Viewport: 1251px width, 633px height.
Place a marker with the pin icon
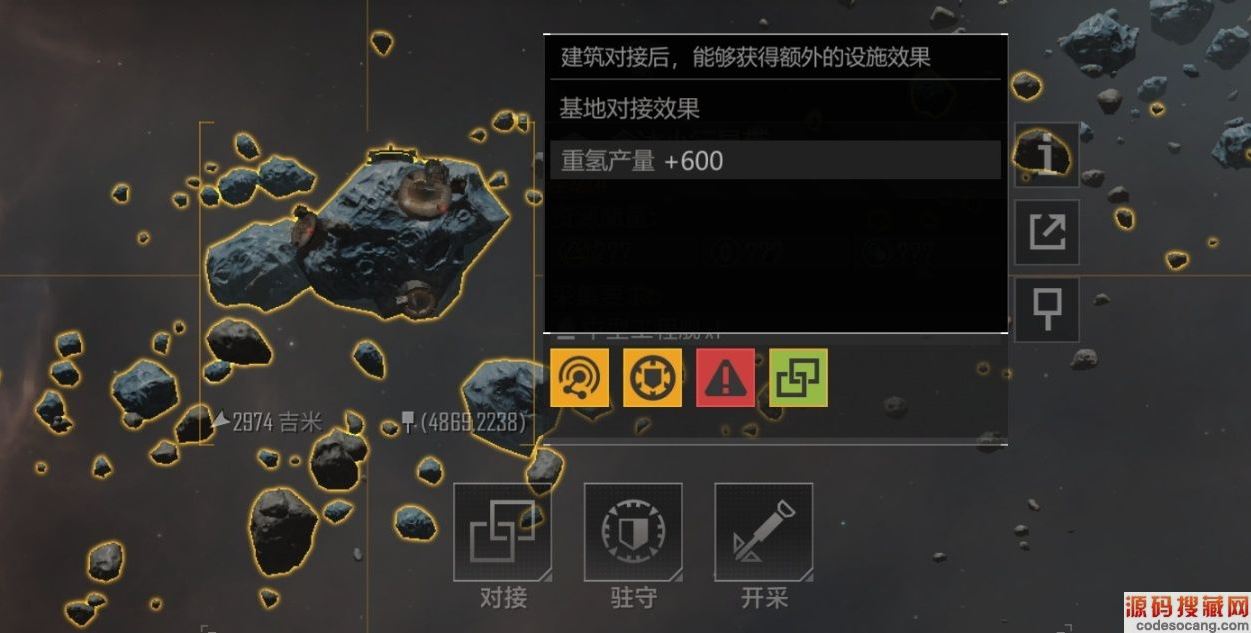coord(1046,308)
